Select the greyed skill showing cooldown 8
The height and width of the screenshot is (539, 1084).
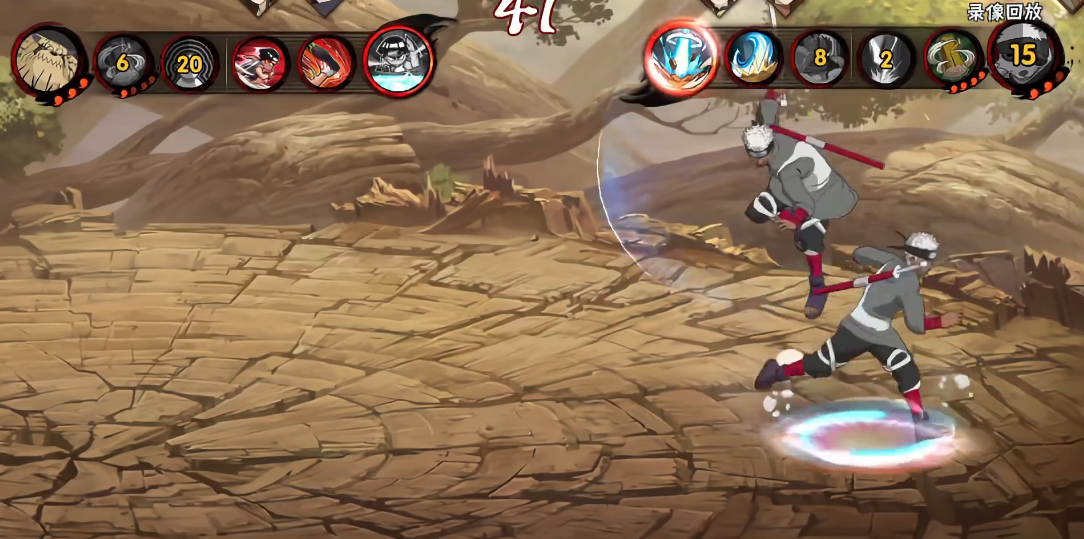click(x=820, y=58)
